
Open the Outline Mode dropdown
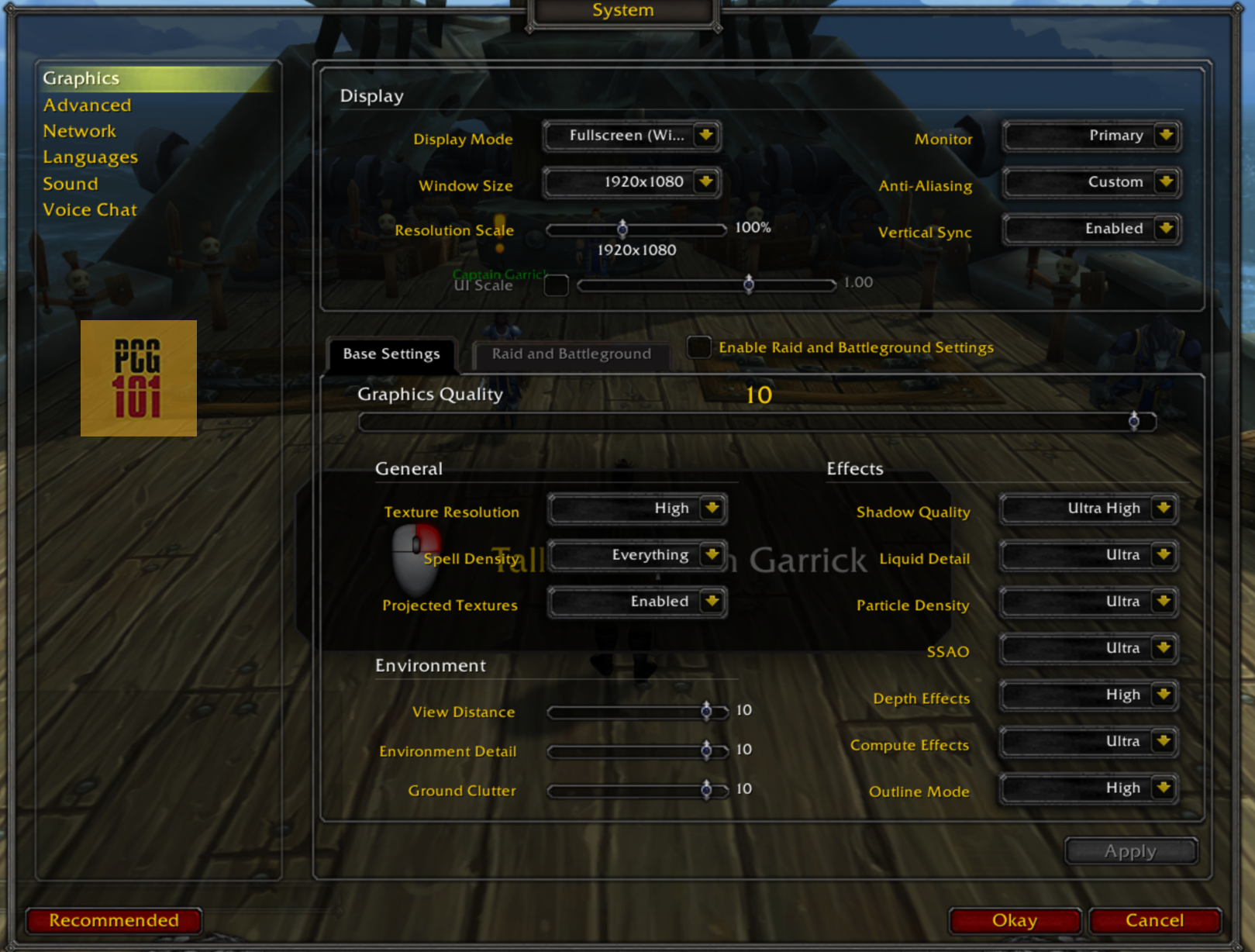(x=1088, y=788)
